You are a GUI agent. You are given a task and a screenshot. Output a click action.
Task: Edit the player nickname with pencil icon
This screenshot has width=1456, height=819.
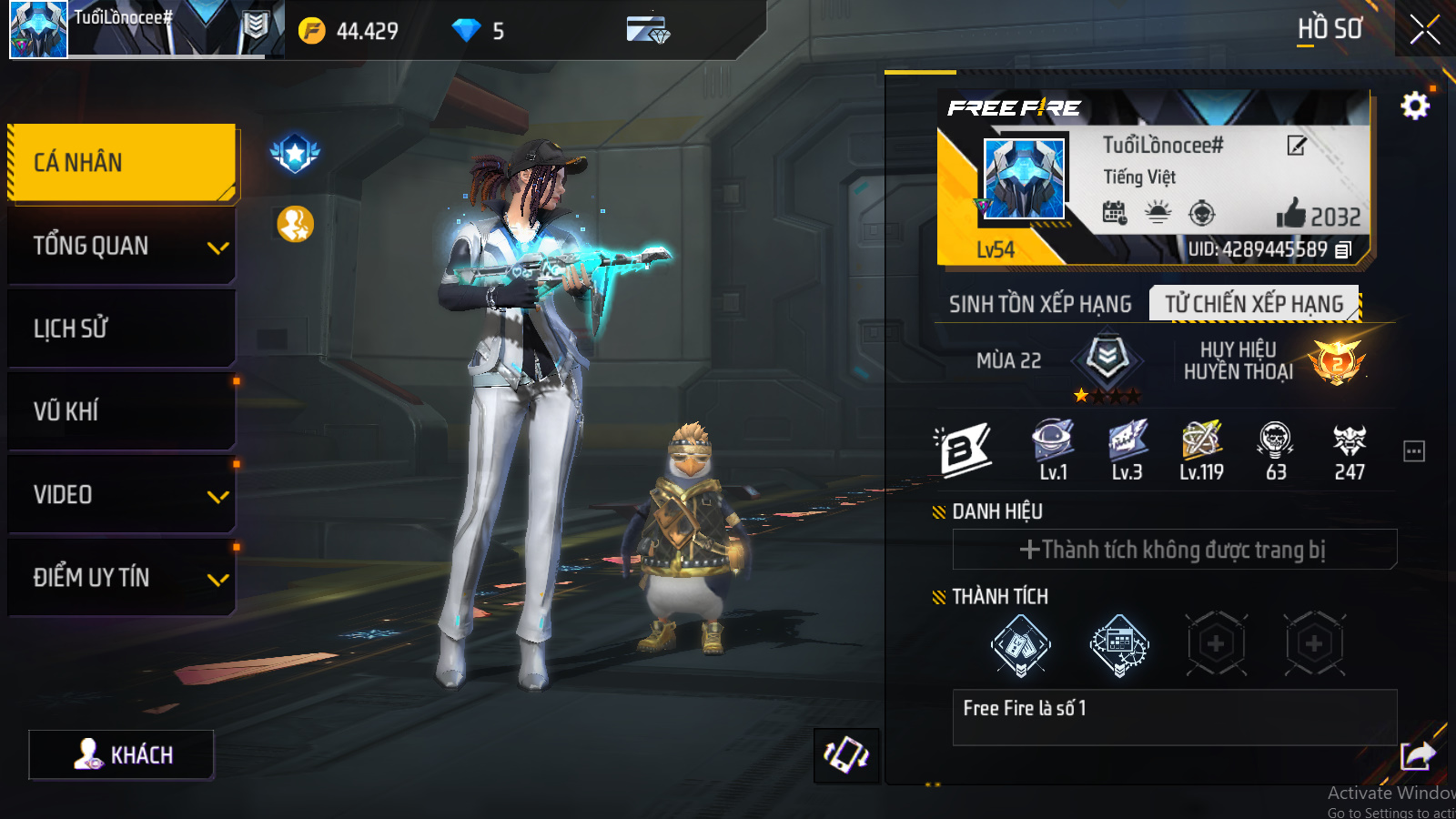(x=1297, y=146)
